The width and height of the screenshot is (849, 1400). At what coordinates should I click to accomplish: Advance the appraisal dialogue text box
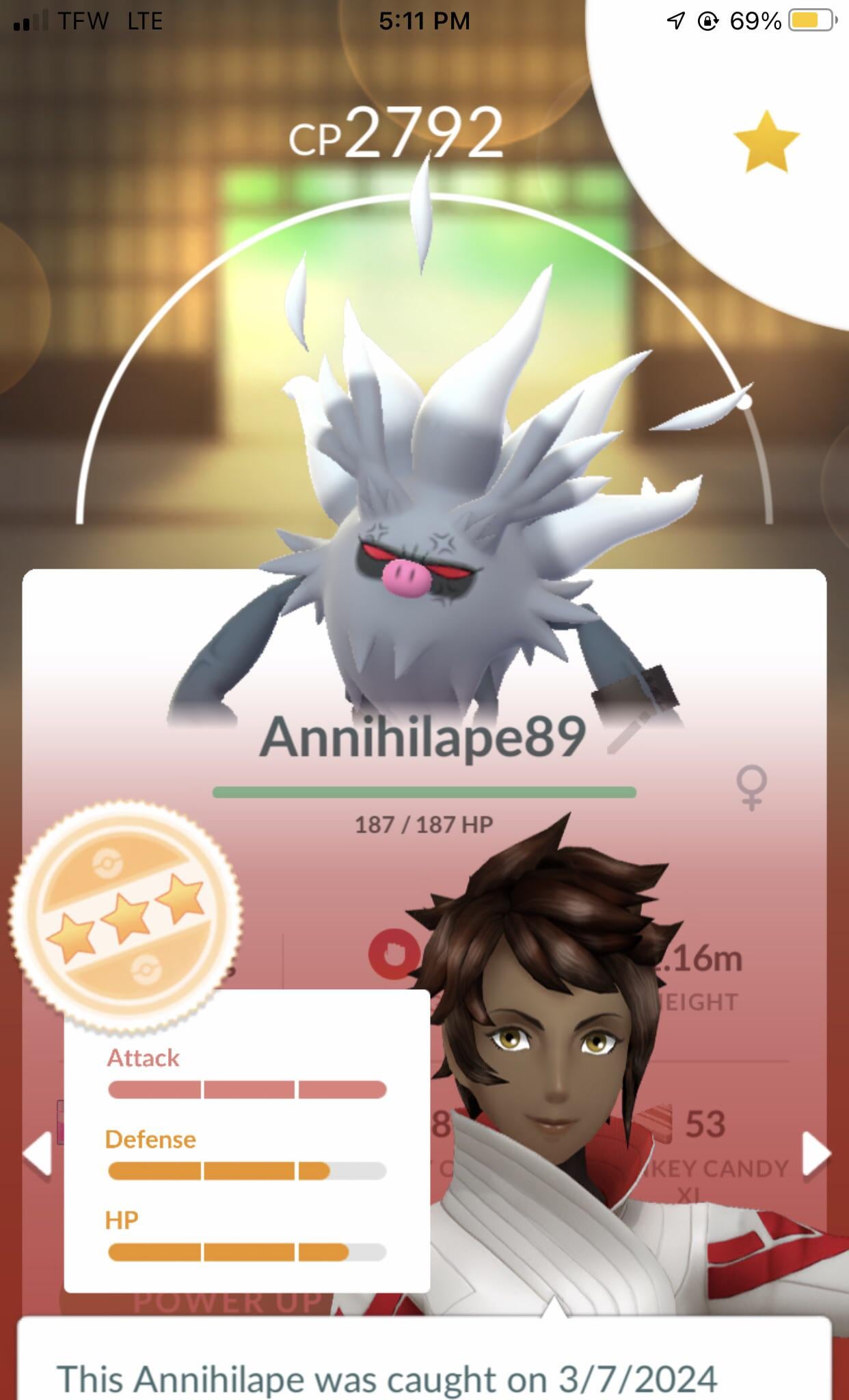click(x=424, y=1360)
